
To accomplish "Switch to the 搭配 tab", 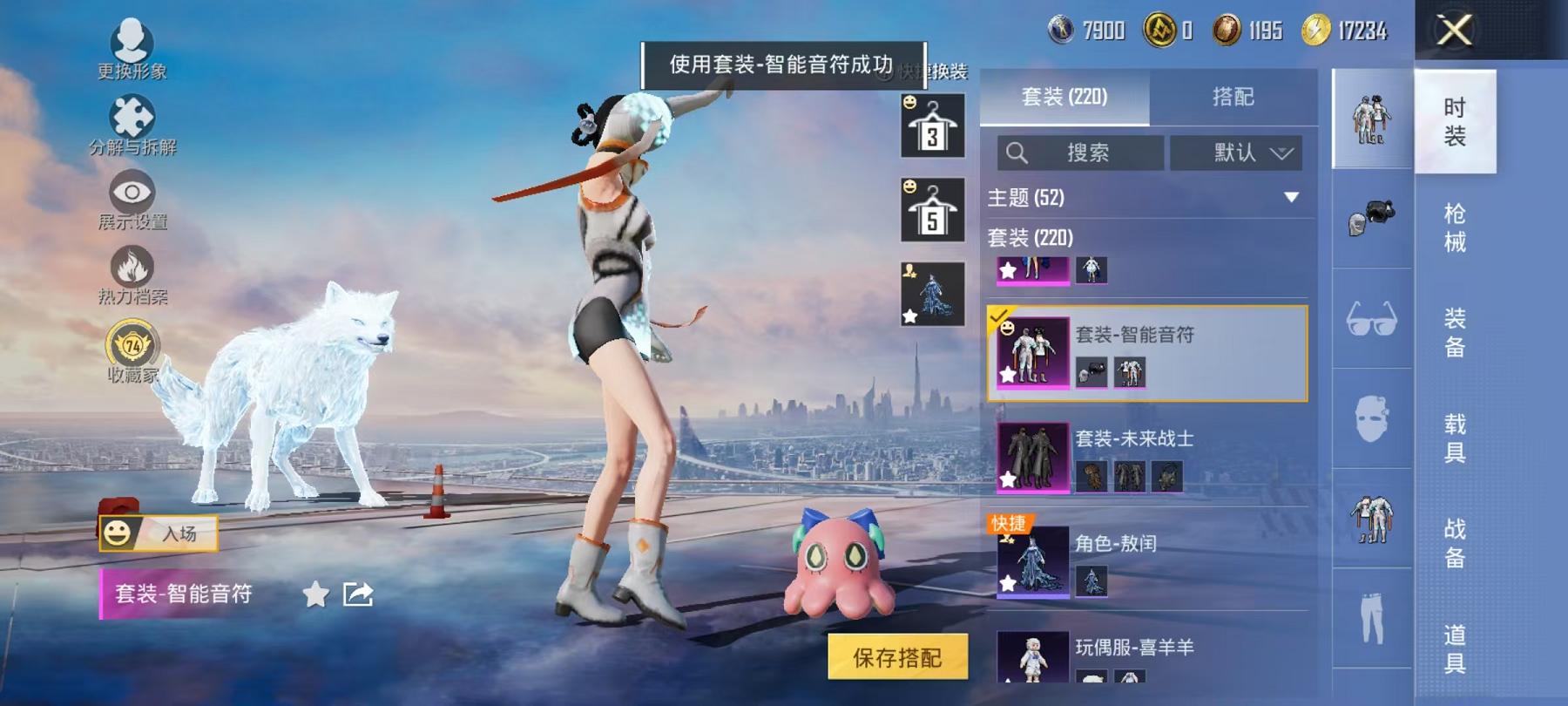I will (x=1232, y=98).
